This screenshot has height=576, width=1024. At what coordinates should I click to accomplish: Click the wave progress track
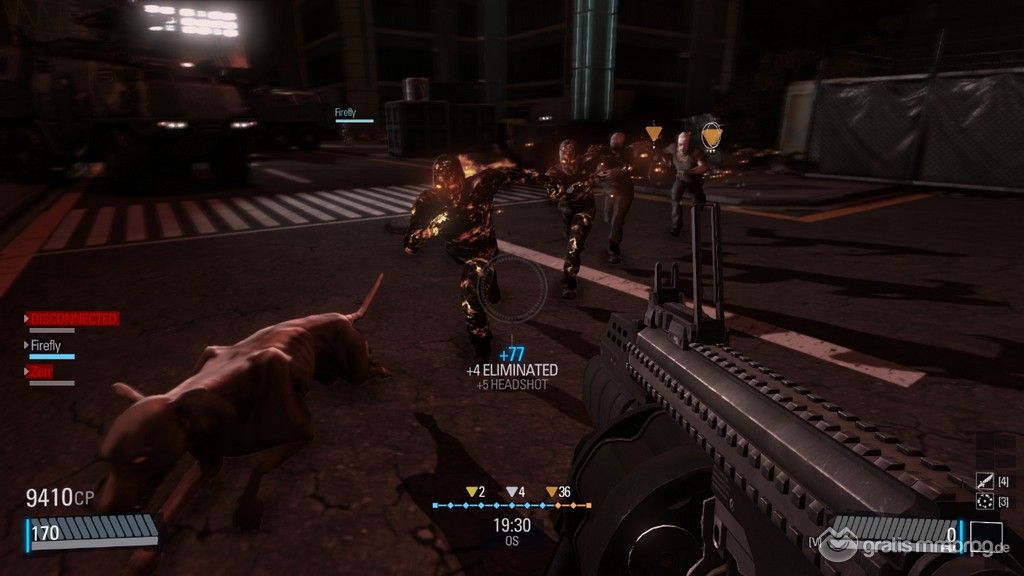coord(511,506)
